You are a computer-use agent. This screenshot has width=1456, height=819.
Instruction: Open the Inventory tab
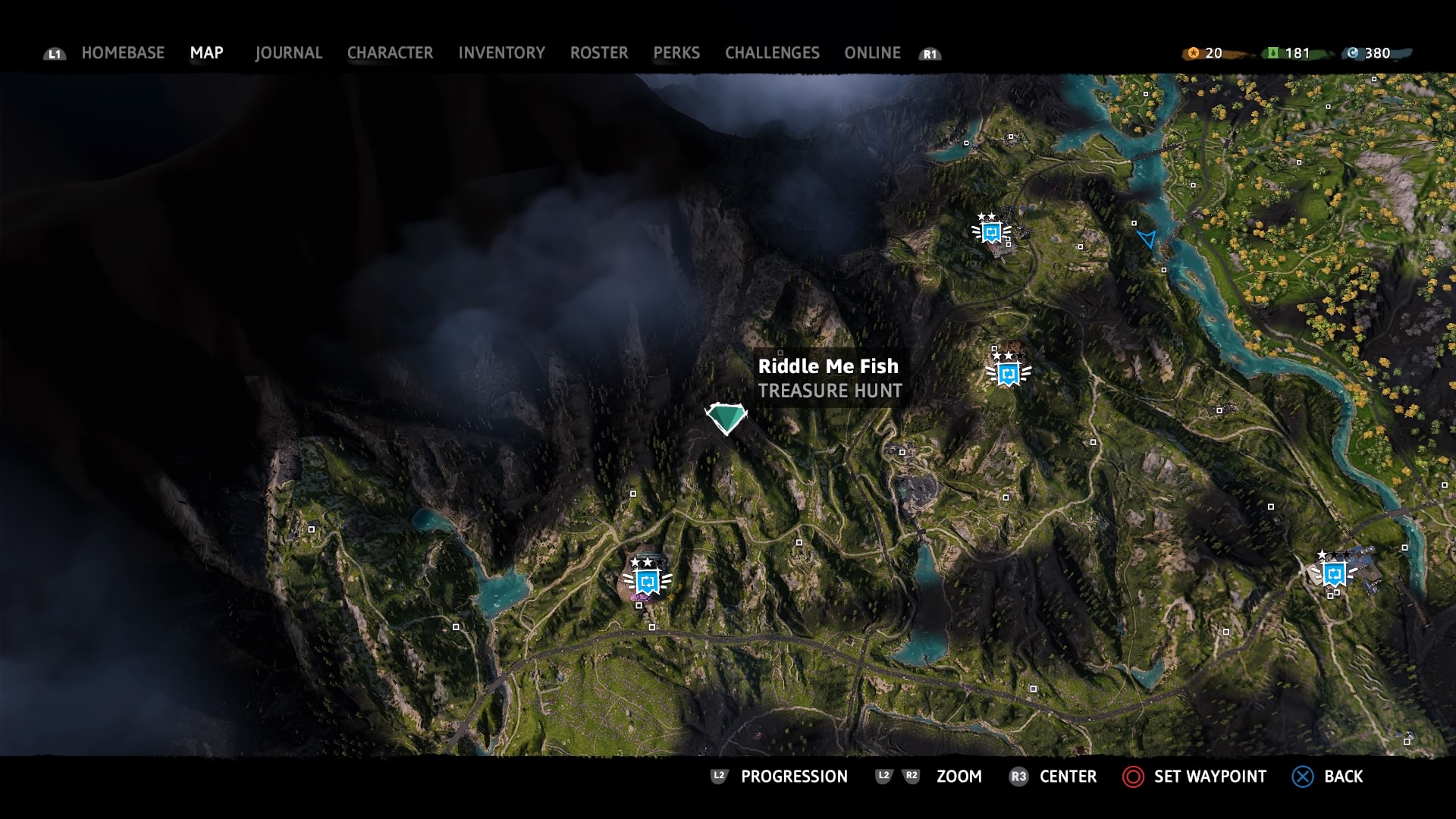tap(501, 53)
